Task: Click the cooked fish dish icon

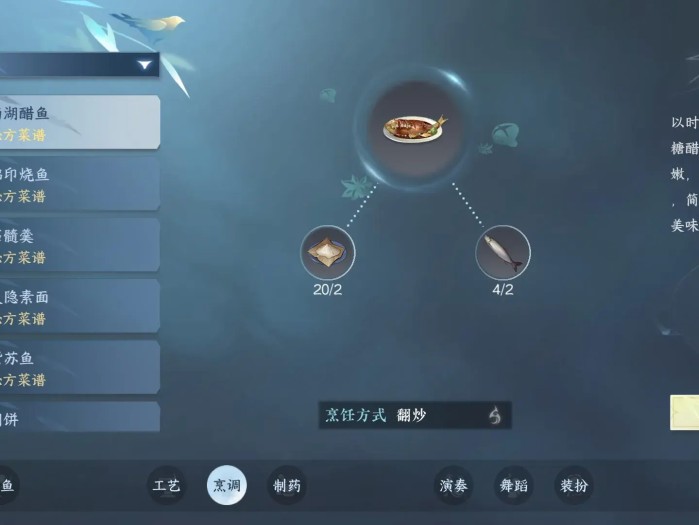Action: point(414,127)
